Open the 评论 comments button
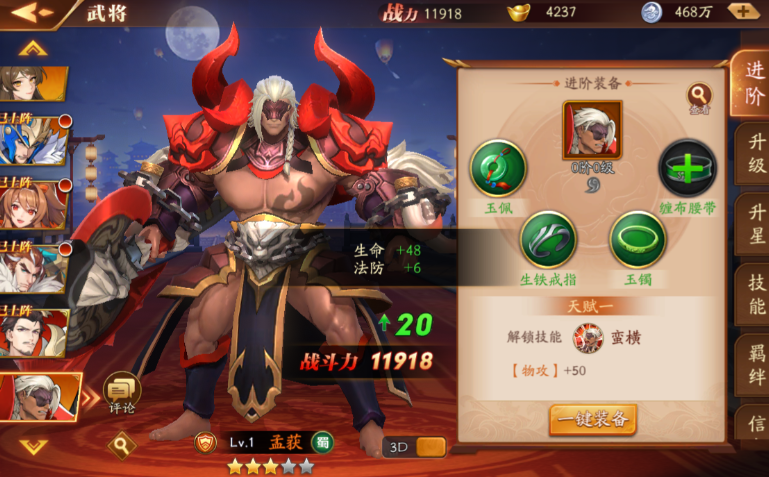Image resolution: width=769 pixels, height=477 pixels. (122, 392)
